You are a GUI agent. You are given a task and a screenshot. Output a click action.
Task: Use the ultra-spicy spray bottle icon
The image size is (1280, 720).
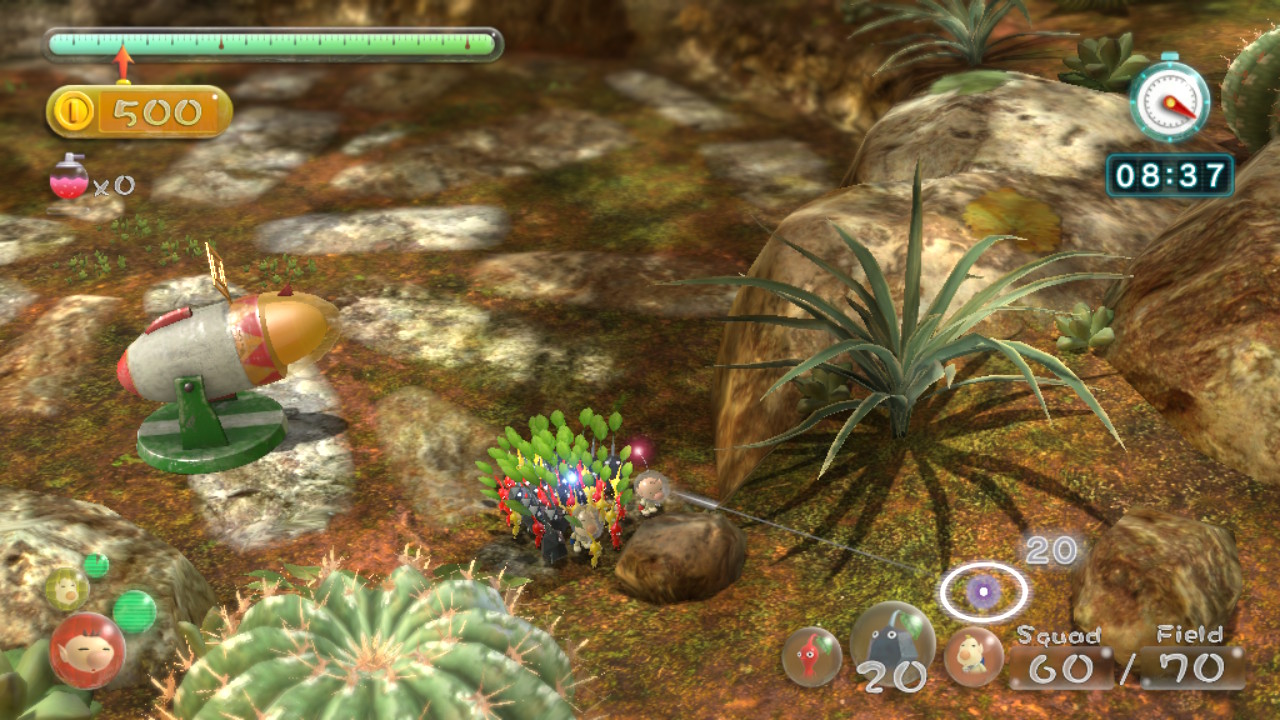coord(69,178)
